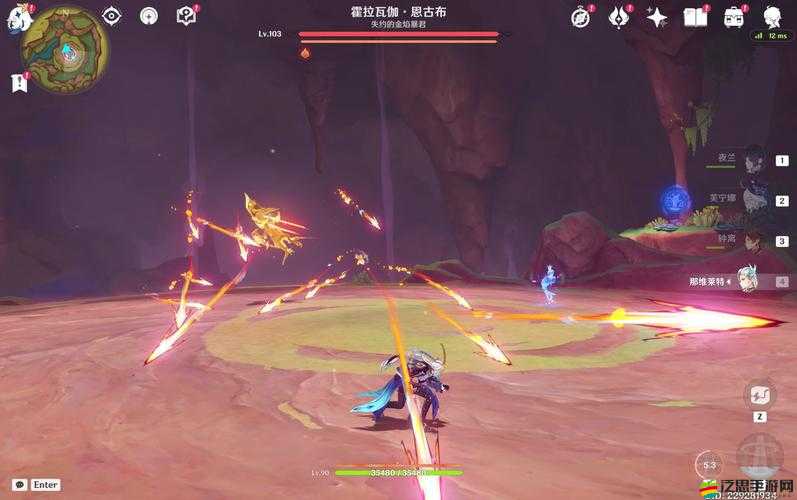797x500 pixels.
Task: Open the adventurer handbook book icon
Action: (x=695, y=16)
